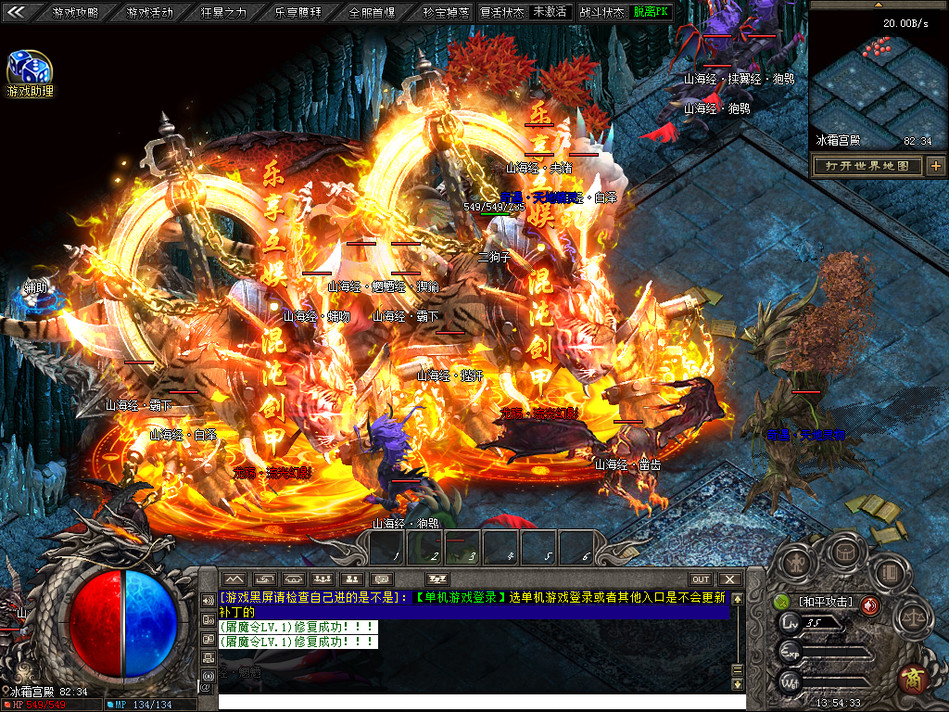Open the 游戏助理 dice assistant icon
This screenshot has height=712, width=949.
(29, 69)
